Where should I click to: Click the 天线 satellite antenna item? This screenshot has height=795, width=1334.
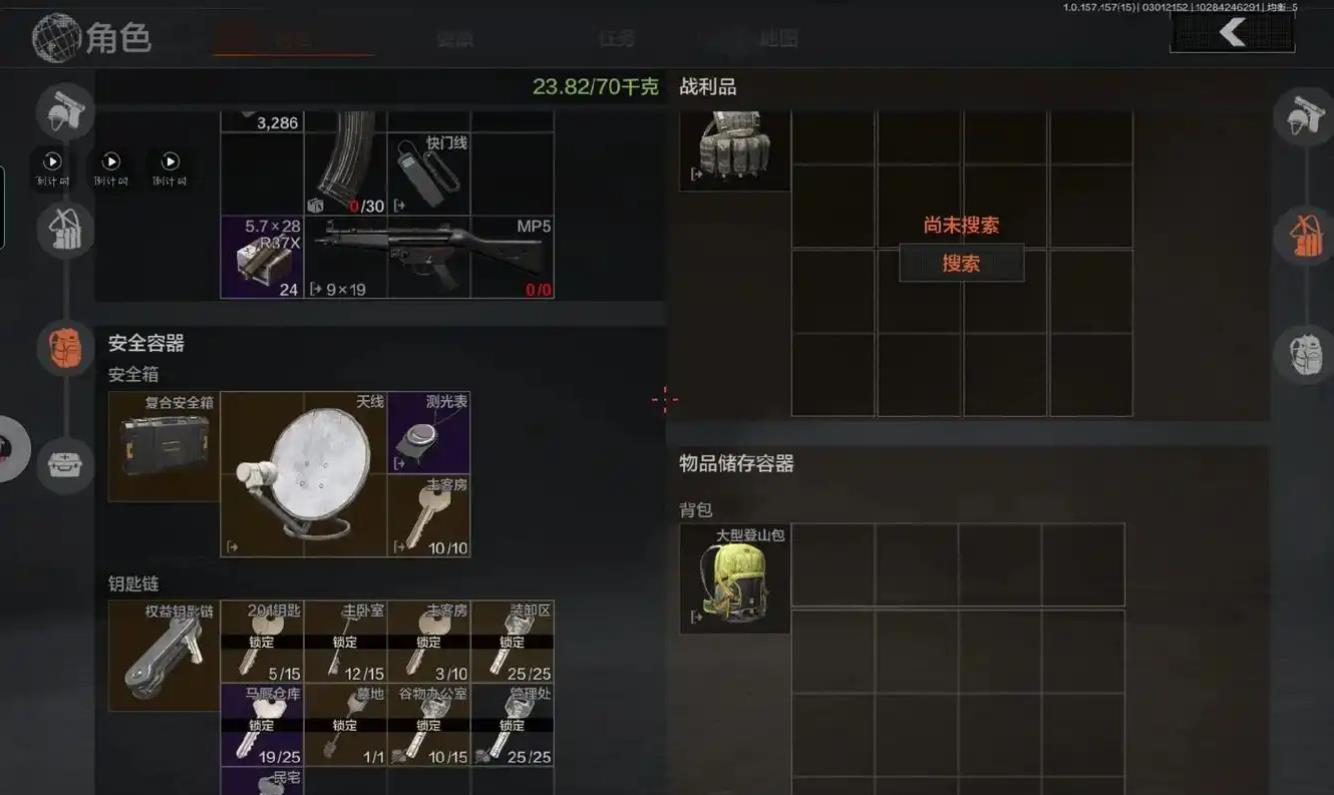(x=303, y=474)
